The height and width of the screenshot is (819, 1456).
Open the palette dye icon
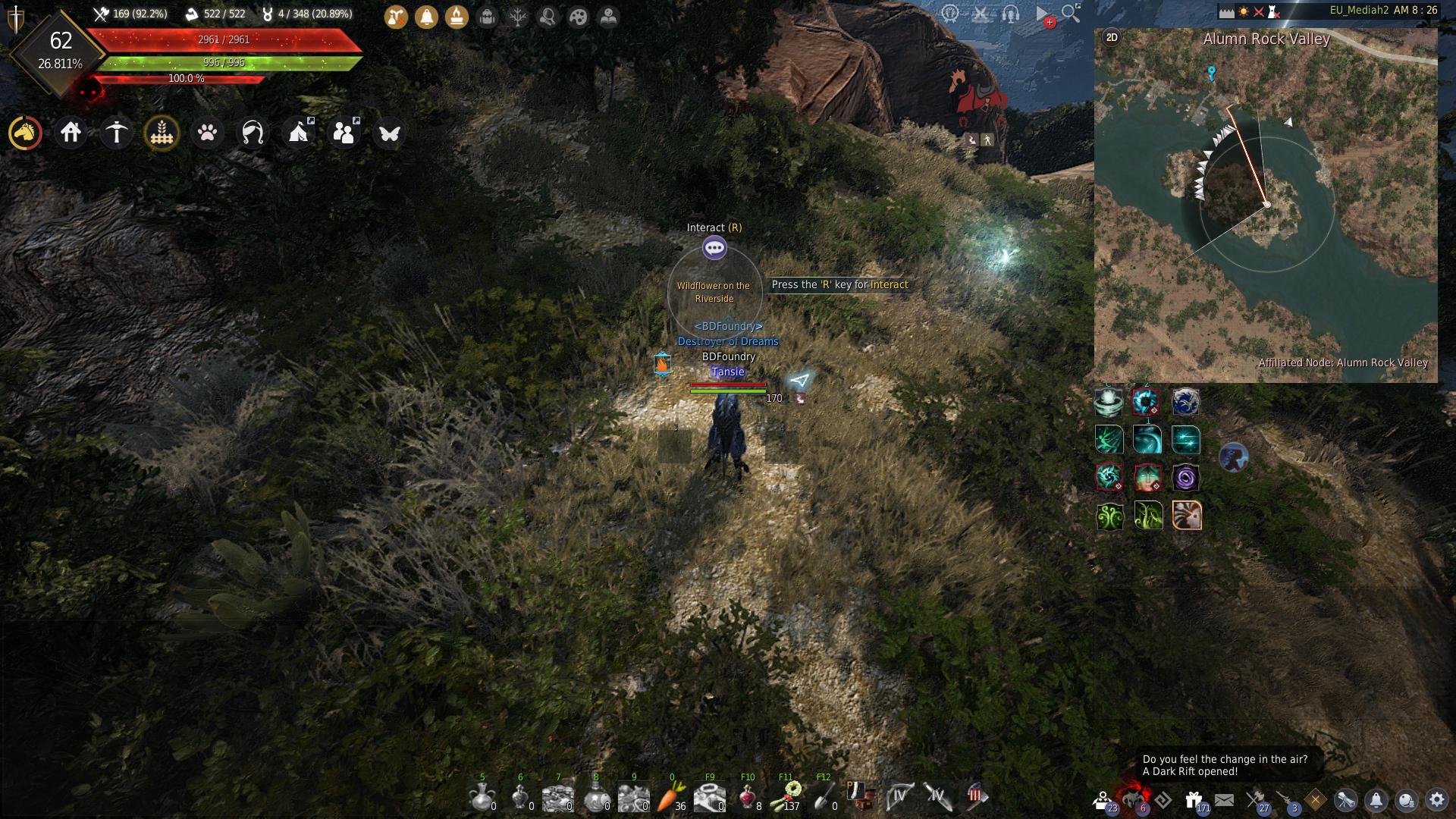tap(578, 17)
